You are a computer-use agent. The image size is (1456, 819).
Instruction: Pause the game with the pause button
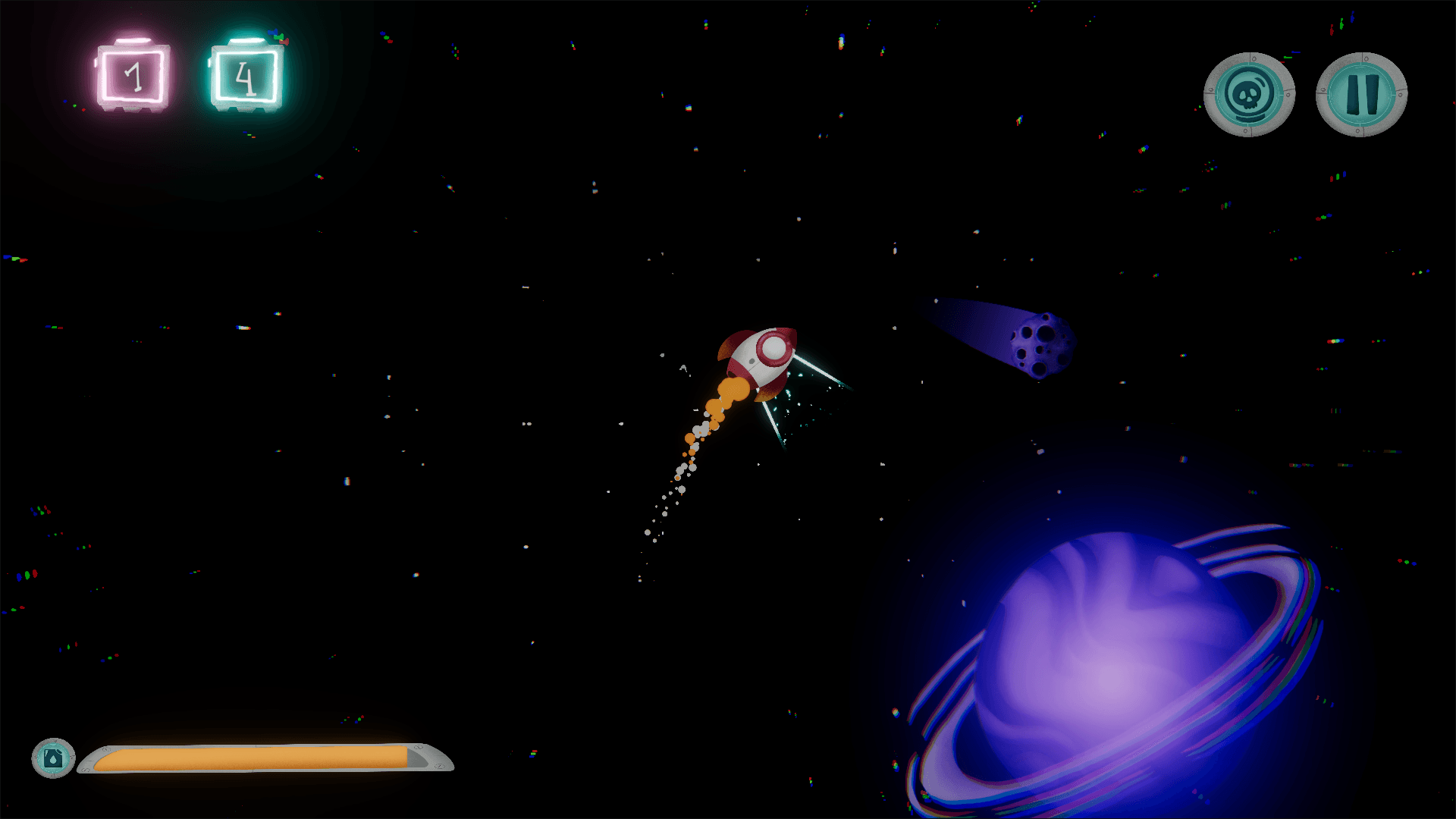pyautogui.click(x=1361, y=94)
